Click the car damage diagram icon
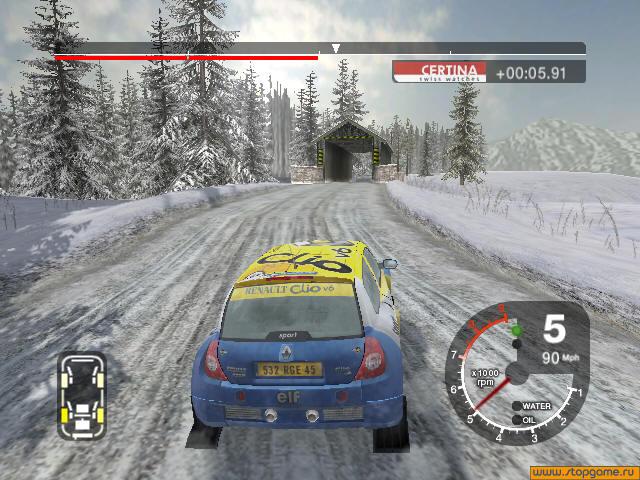The image size is (640, 480). pyautogui.click(x=82, y=395)
